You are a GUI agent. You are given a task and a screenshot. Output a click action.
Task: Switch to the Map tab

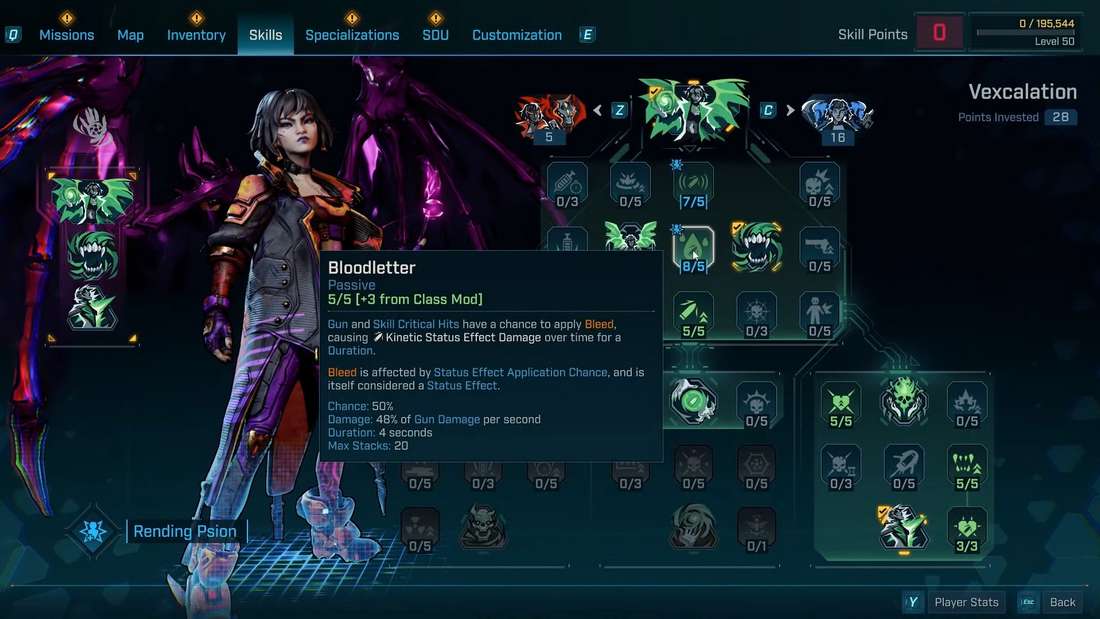(130, 35)
